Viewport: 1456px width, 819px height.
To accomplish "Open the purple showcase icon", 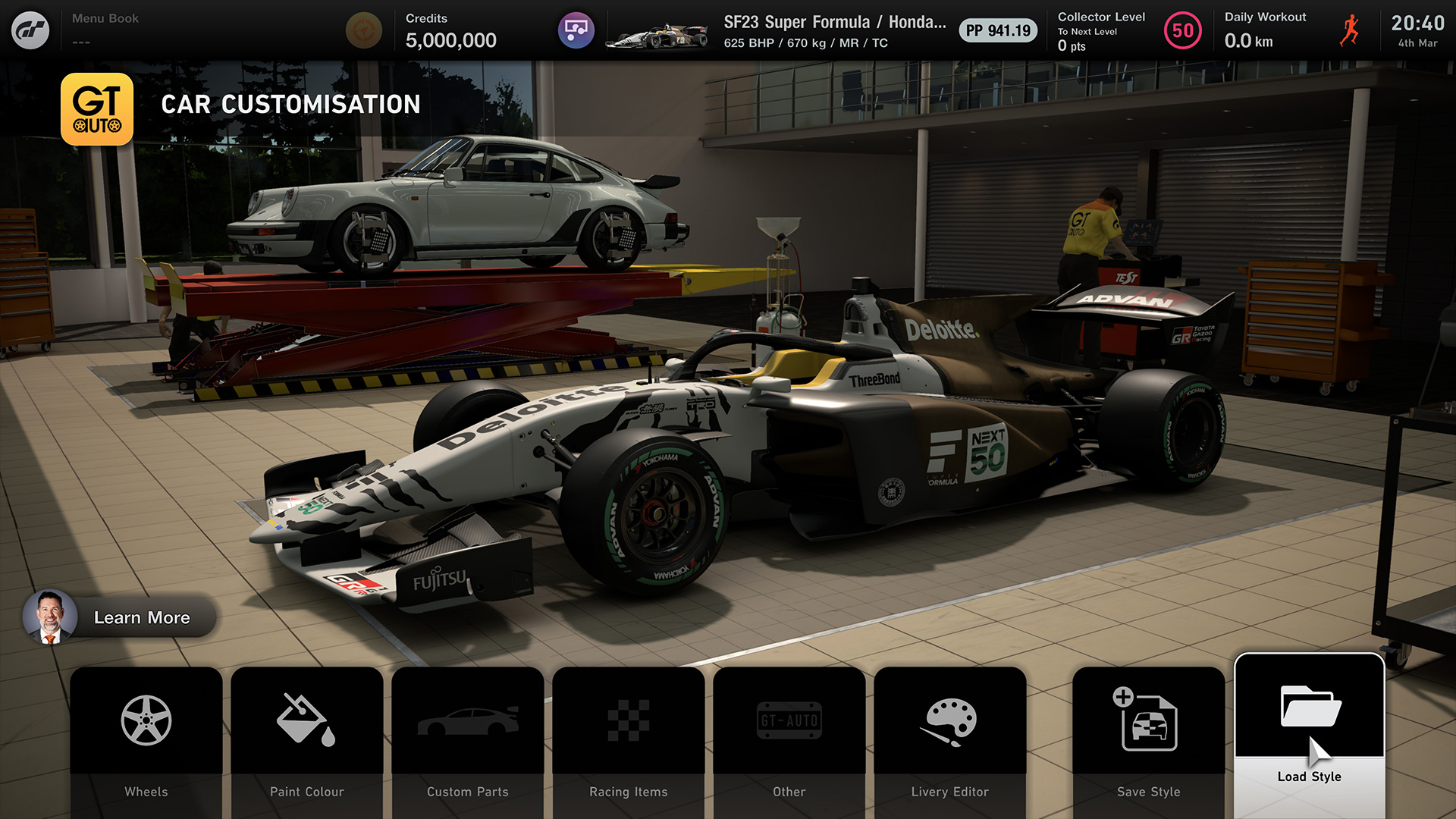I will [576, 31].
